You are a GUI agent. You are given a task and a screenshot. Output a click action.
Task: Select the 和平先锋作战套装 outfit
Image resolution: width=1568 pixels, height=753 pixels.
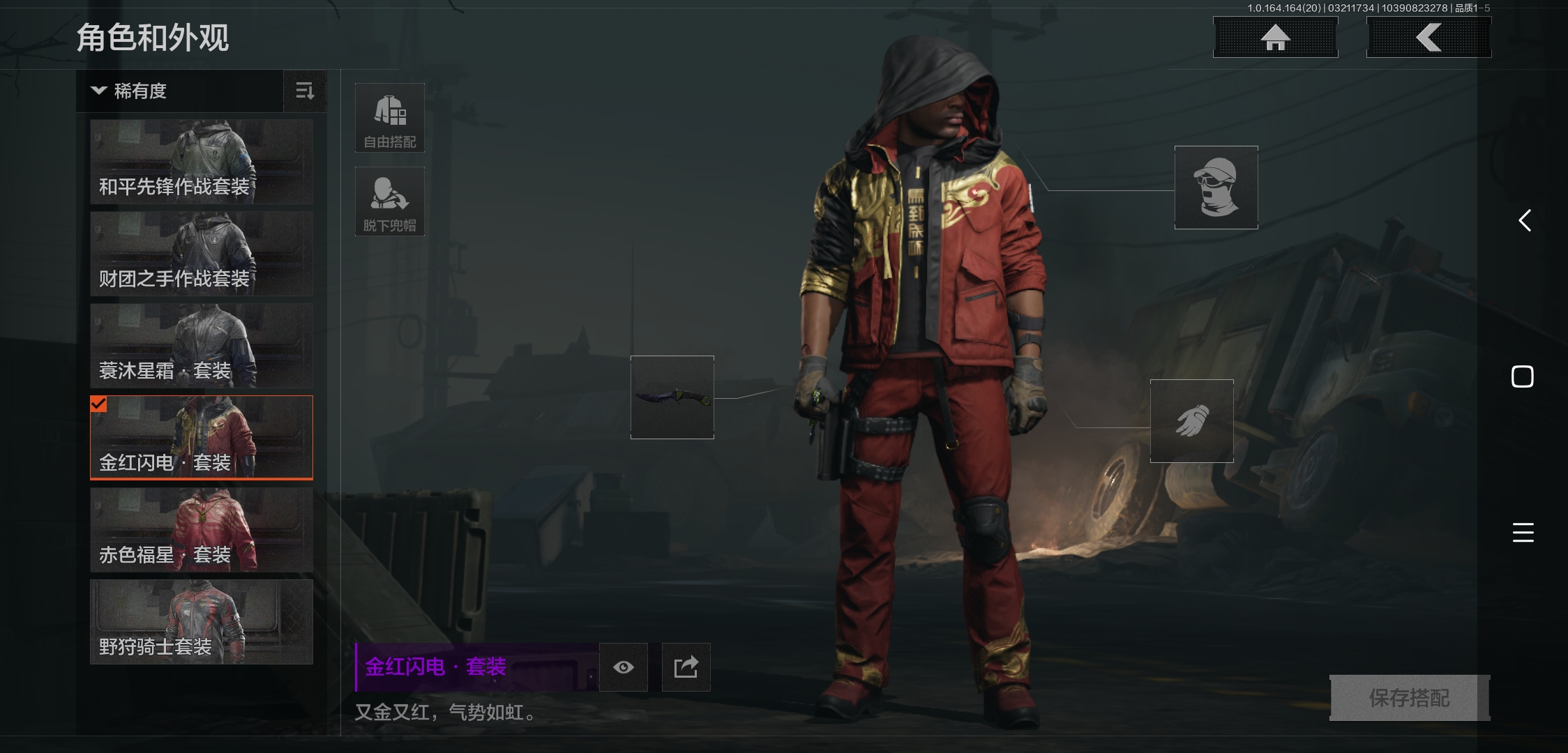[x=202, y=162]
